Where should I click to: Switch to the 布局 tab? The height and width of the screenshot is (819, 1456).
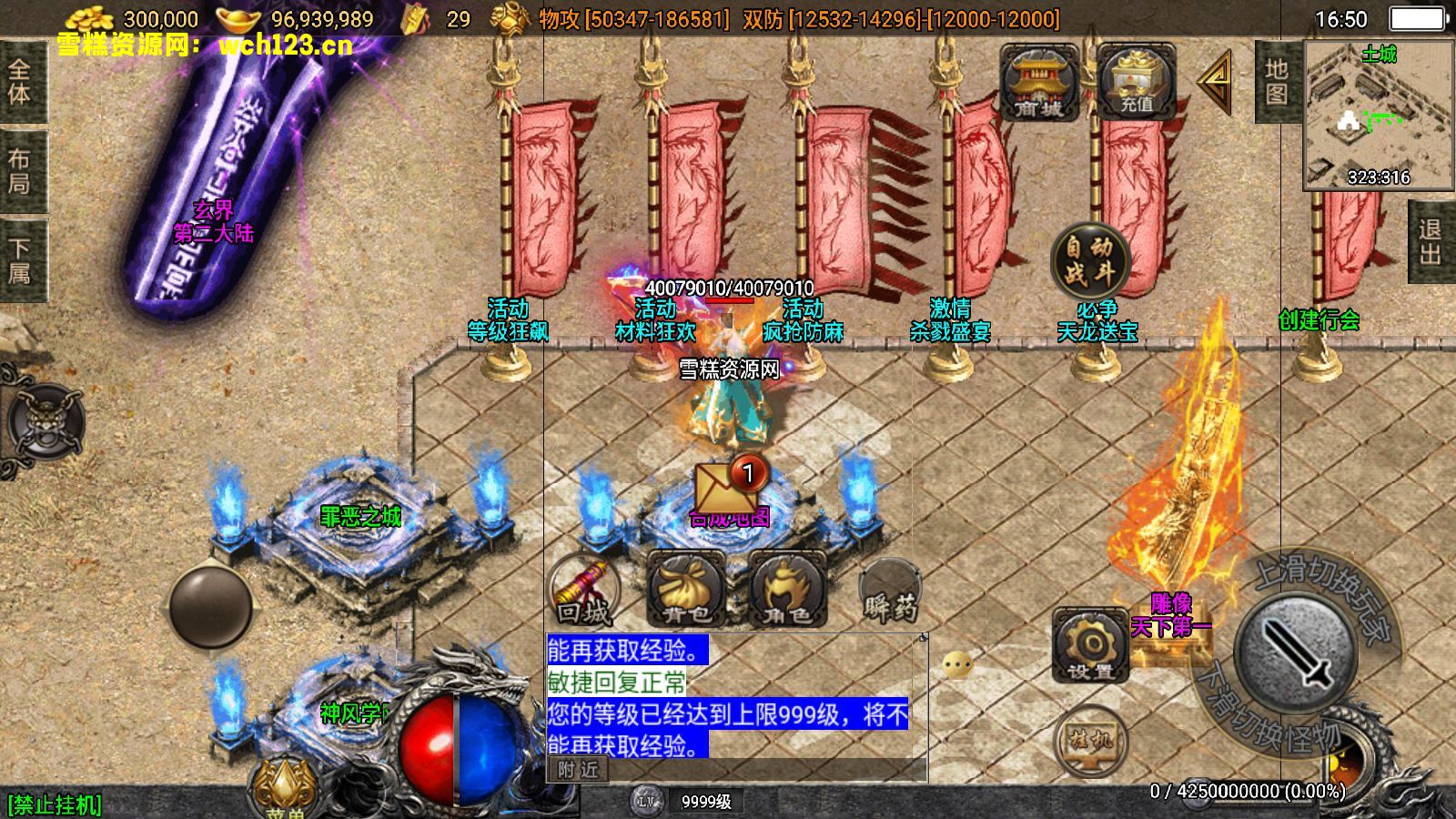pos(20,171)
